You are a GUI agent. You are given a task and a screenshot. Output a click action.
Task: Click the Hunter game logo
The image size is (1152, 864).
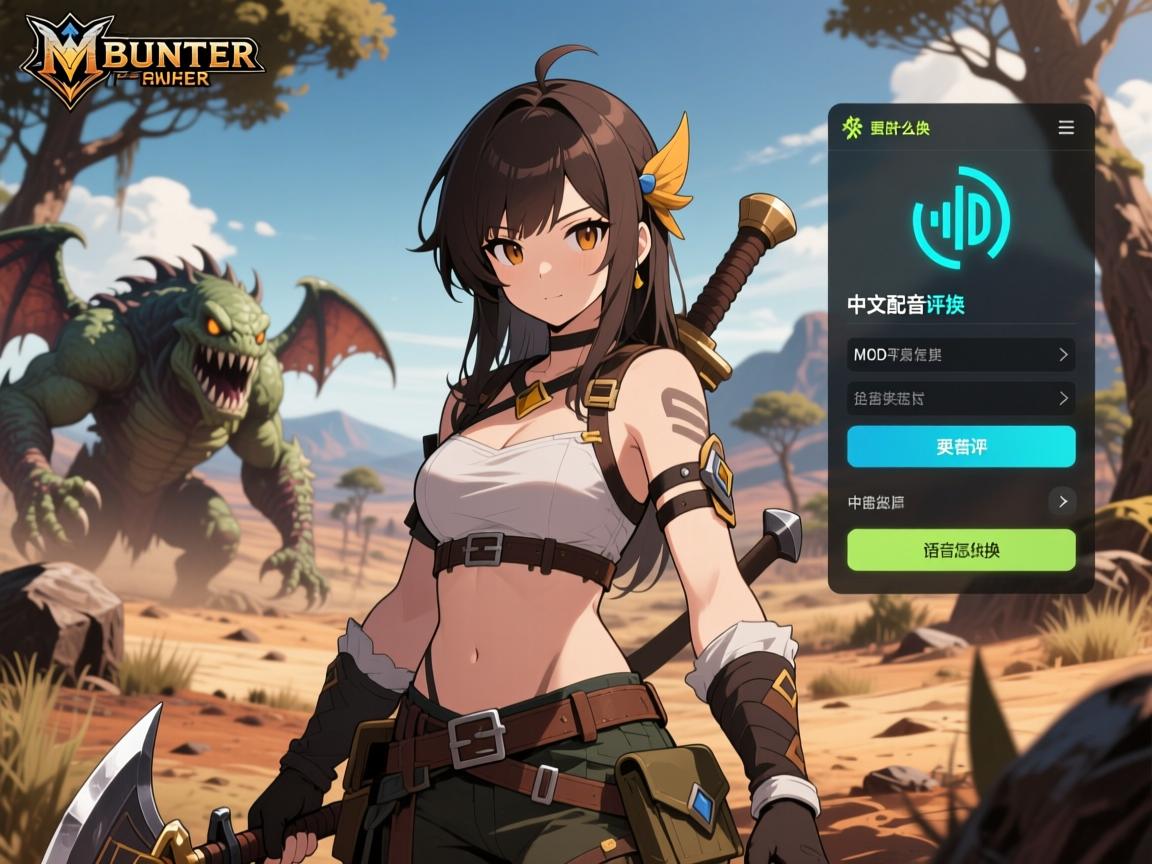click(x=142, y=61)
